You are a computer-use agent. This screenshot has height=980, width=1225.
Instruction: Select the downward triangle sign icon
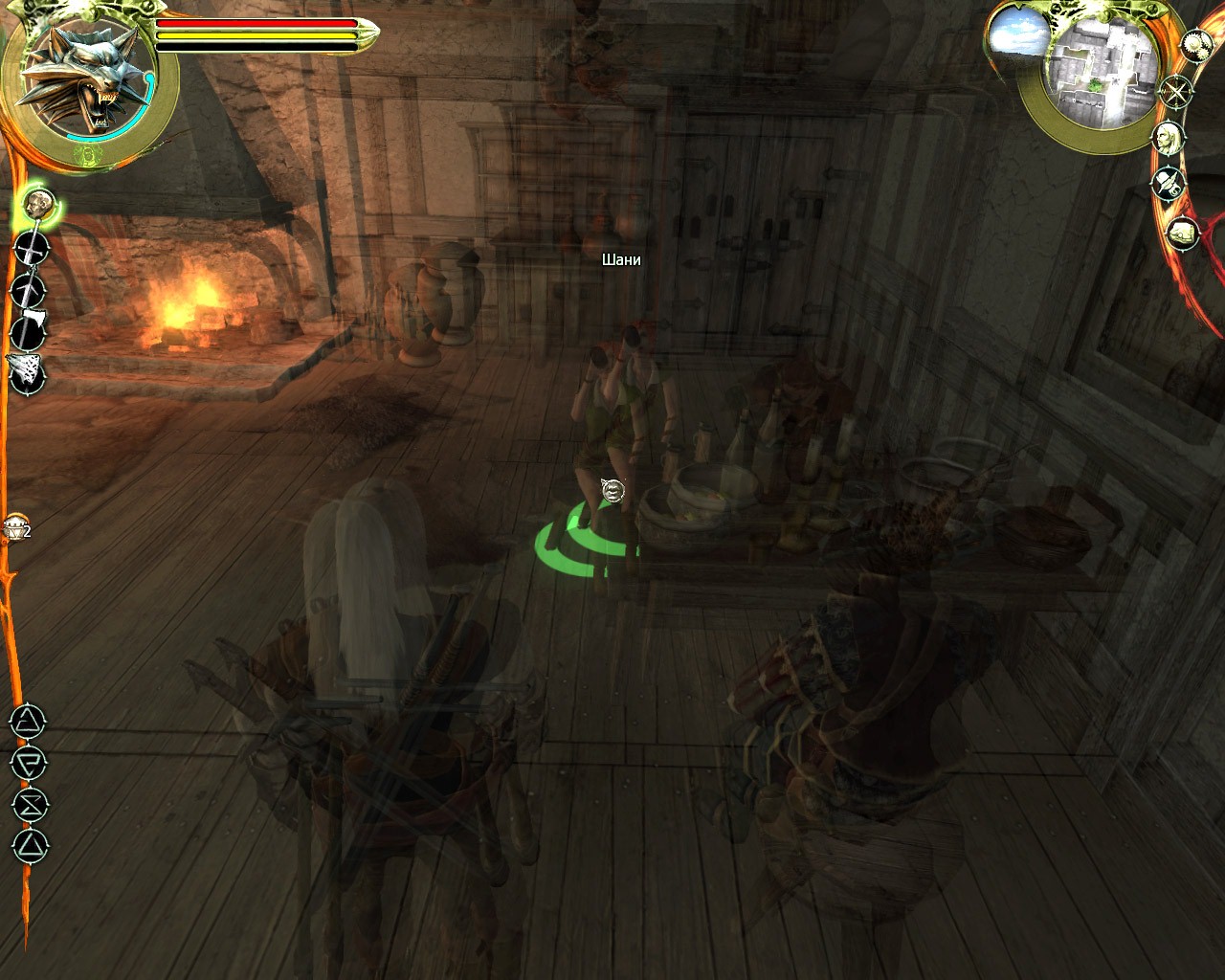[x=29, y=763]
